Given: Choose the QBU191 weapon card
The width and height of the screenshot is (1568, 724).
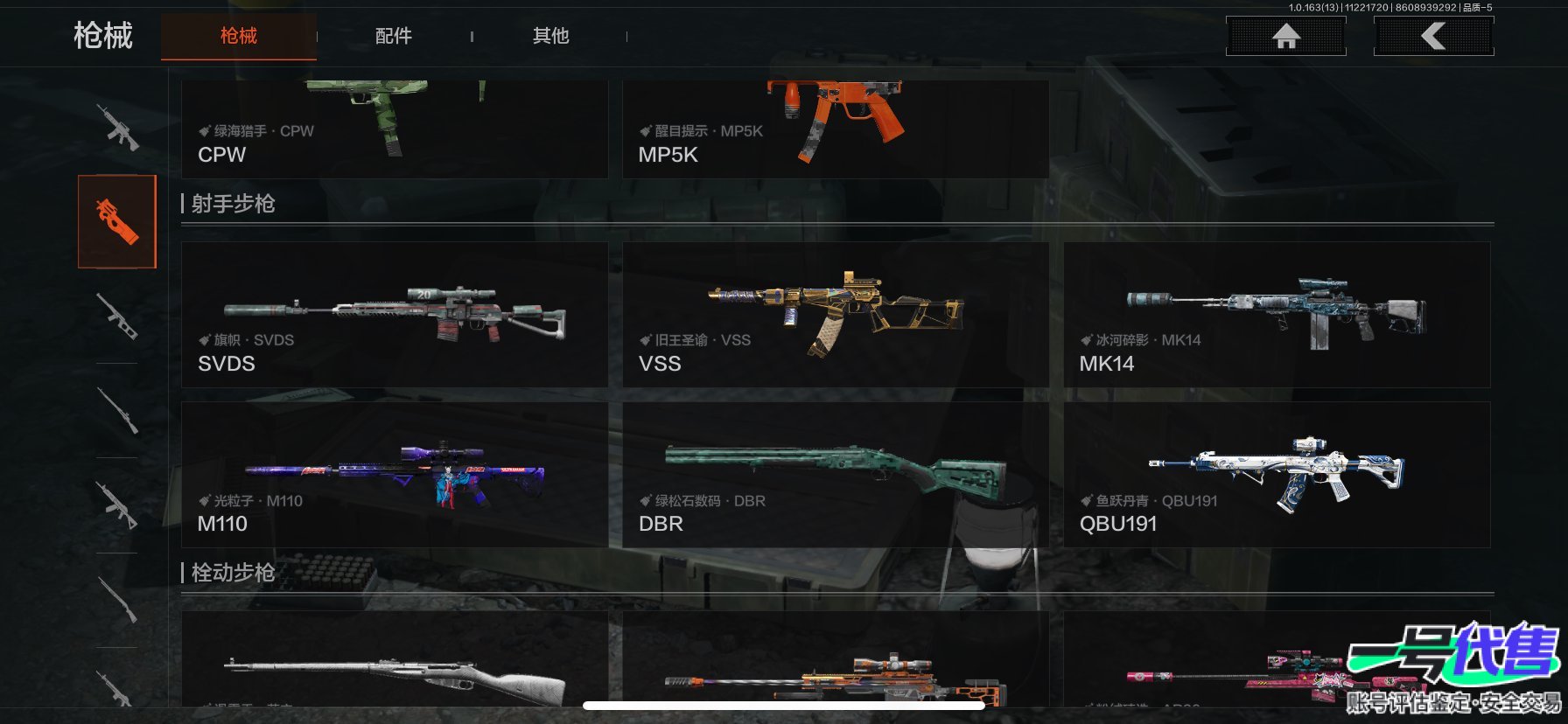Looking at the screenshot, I should pos(1276,475).
